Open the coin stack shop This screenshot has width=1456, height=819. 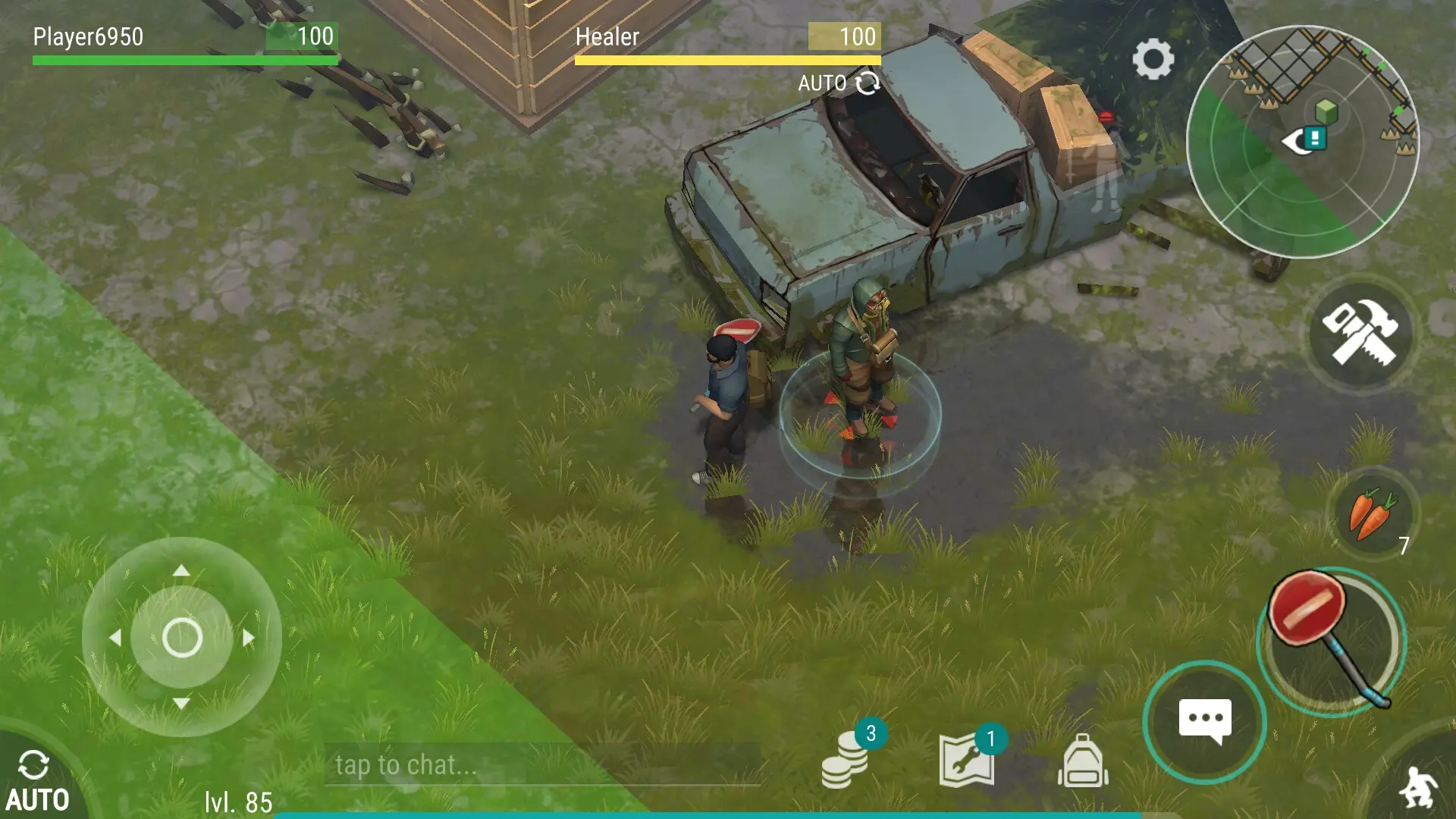click(x=846, y=759)
